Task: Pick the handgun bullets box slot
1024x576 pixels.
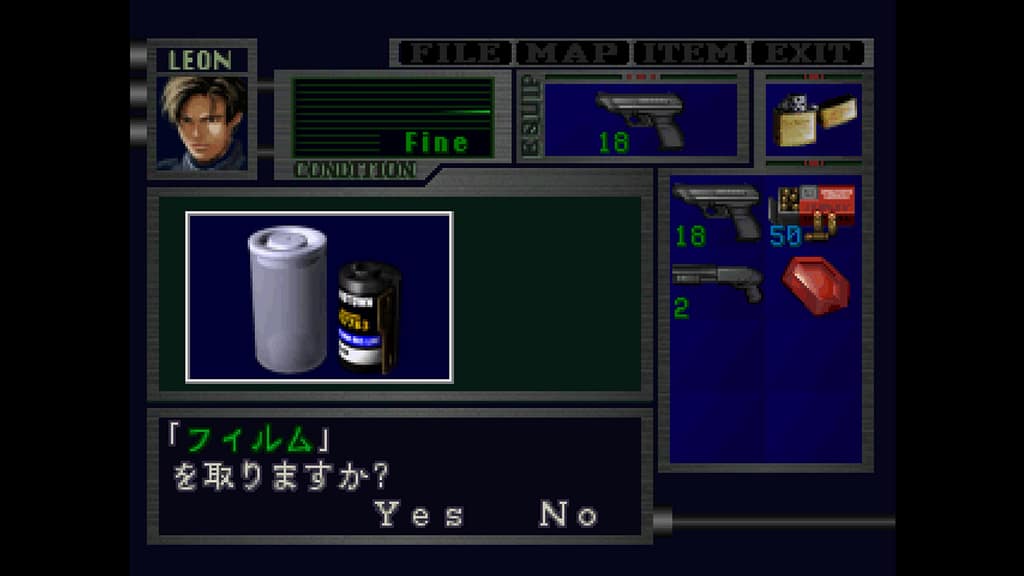Action: pos(812,214)
